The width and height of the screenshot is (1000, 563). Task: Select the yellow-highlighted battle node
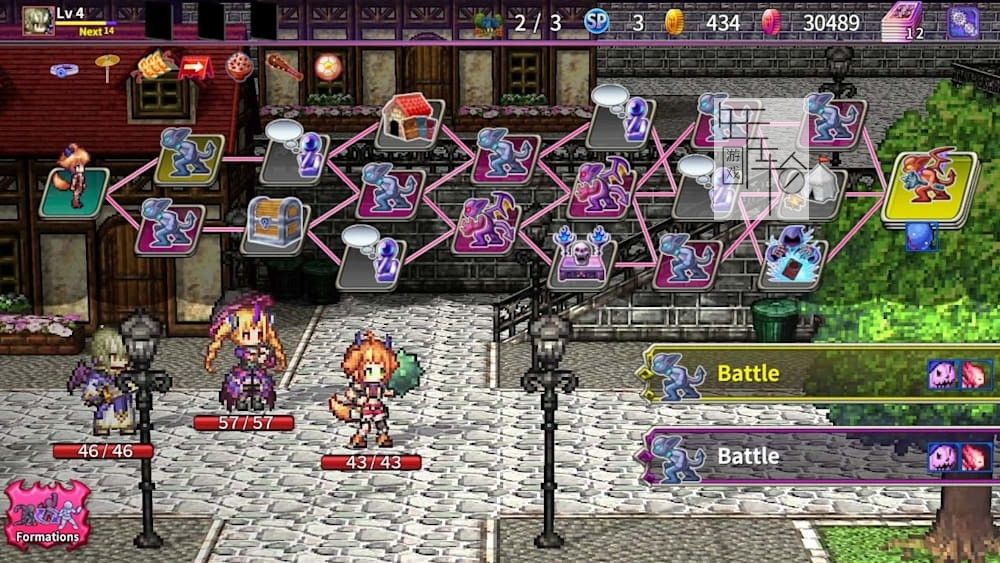[188, 155]
